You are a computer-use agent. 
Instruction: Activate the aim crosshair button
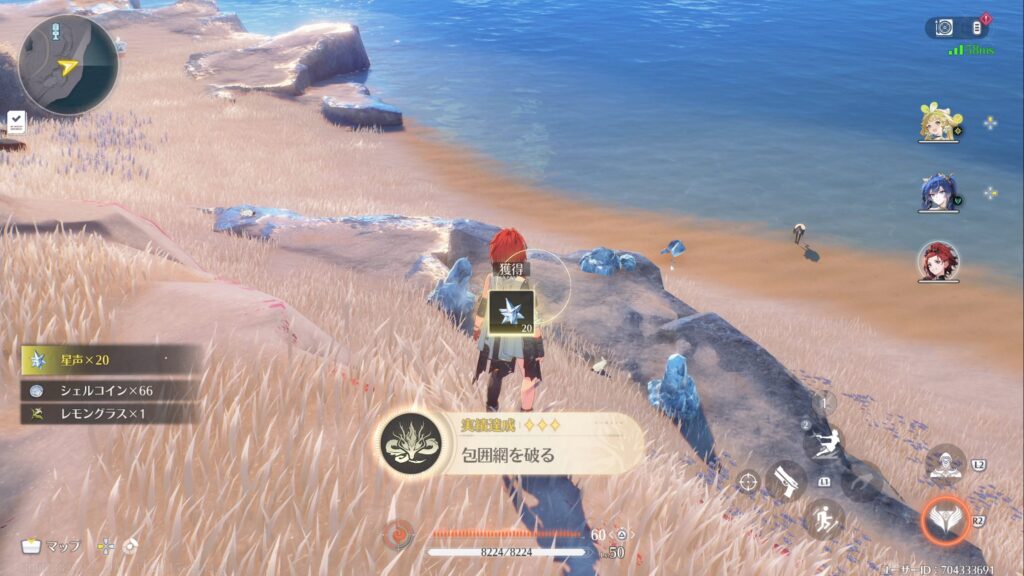pyautogui.click(x=747, y=482)
